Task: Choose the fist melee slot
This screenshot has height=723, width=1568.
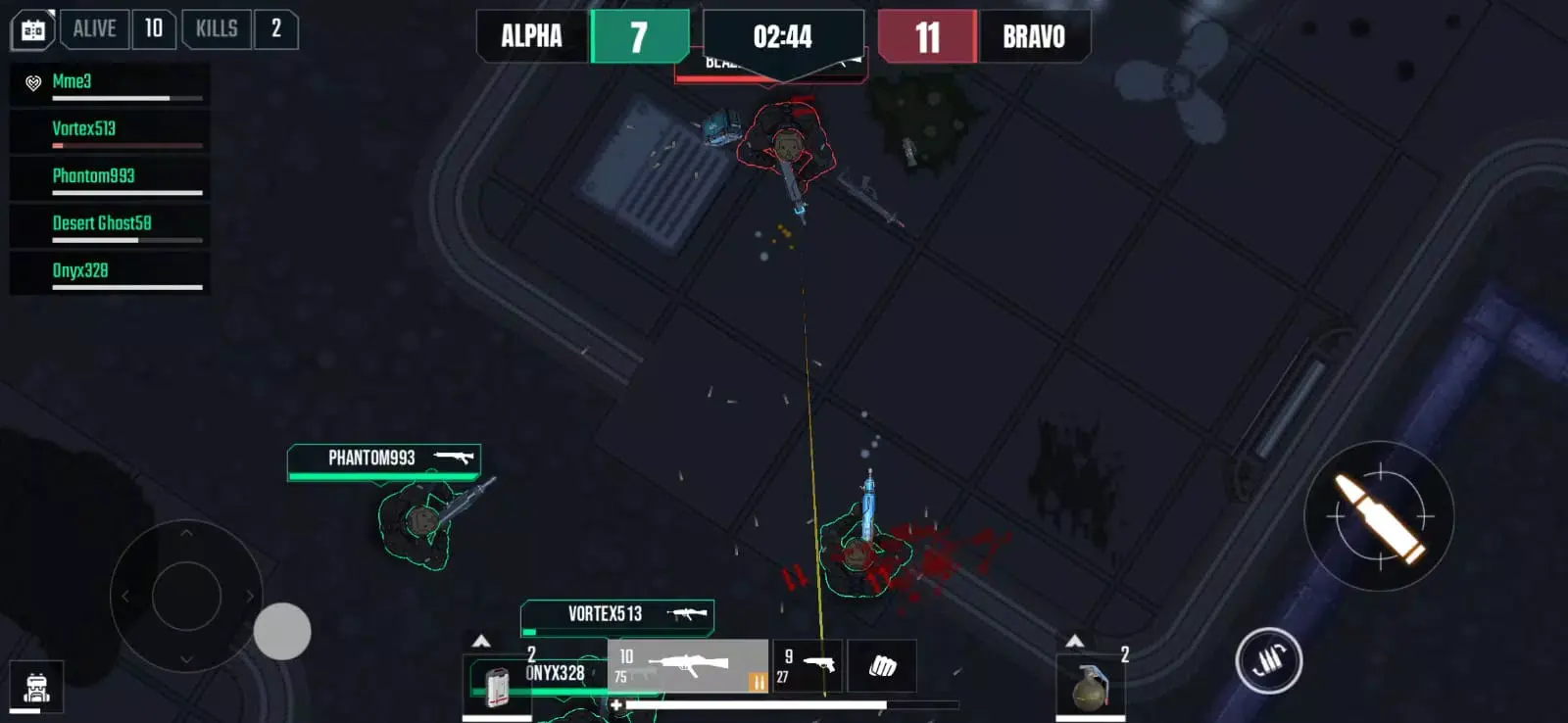Action: [882, 666]
